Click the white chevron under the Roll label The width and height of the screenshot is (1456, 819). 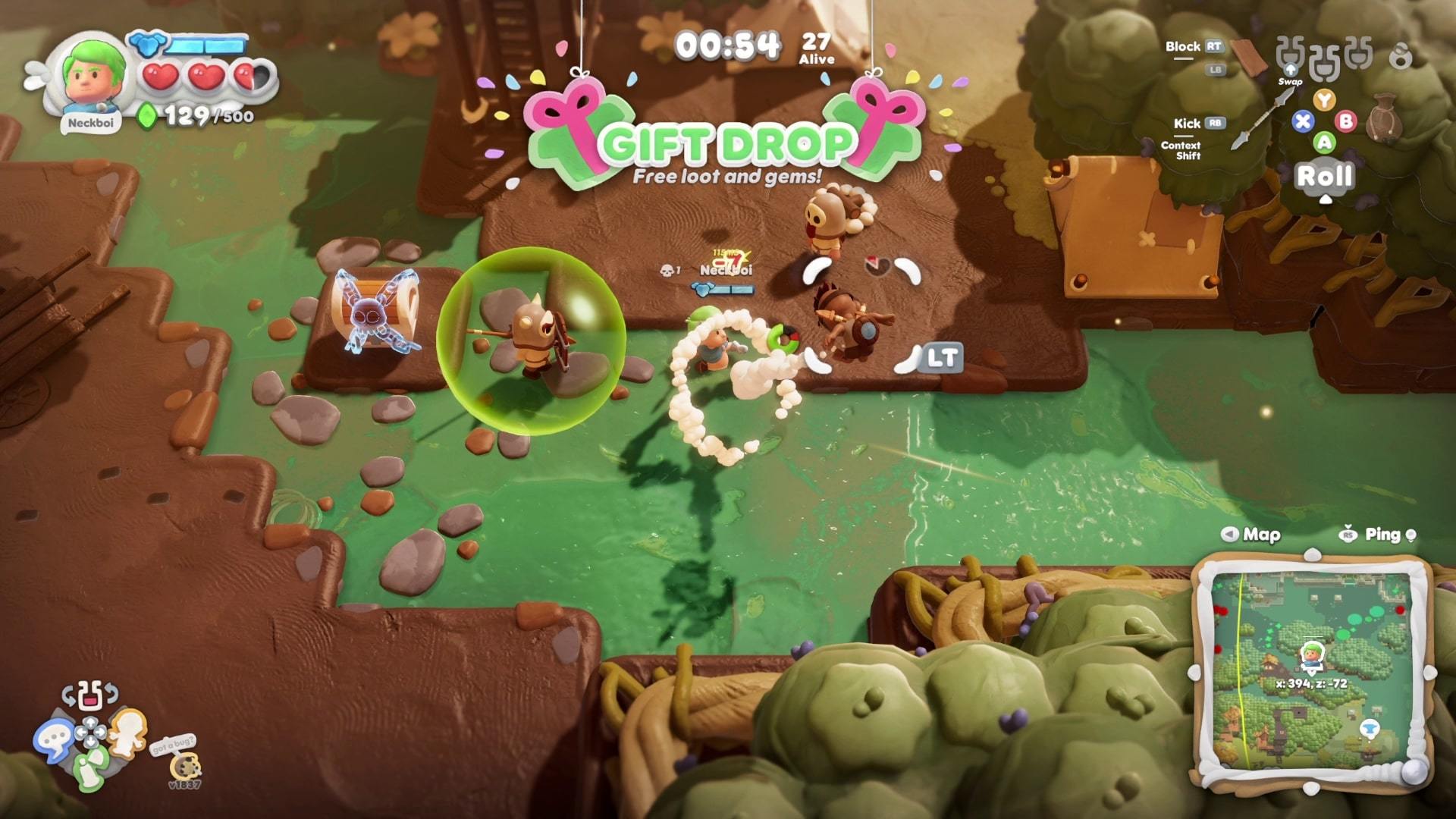1326,199
